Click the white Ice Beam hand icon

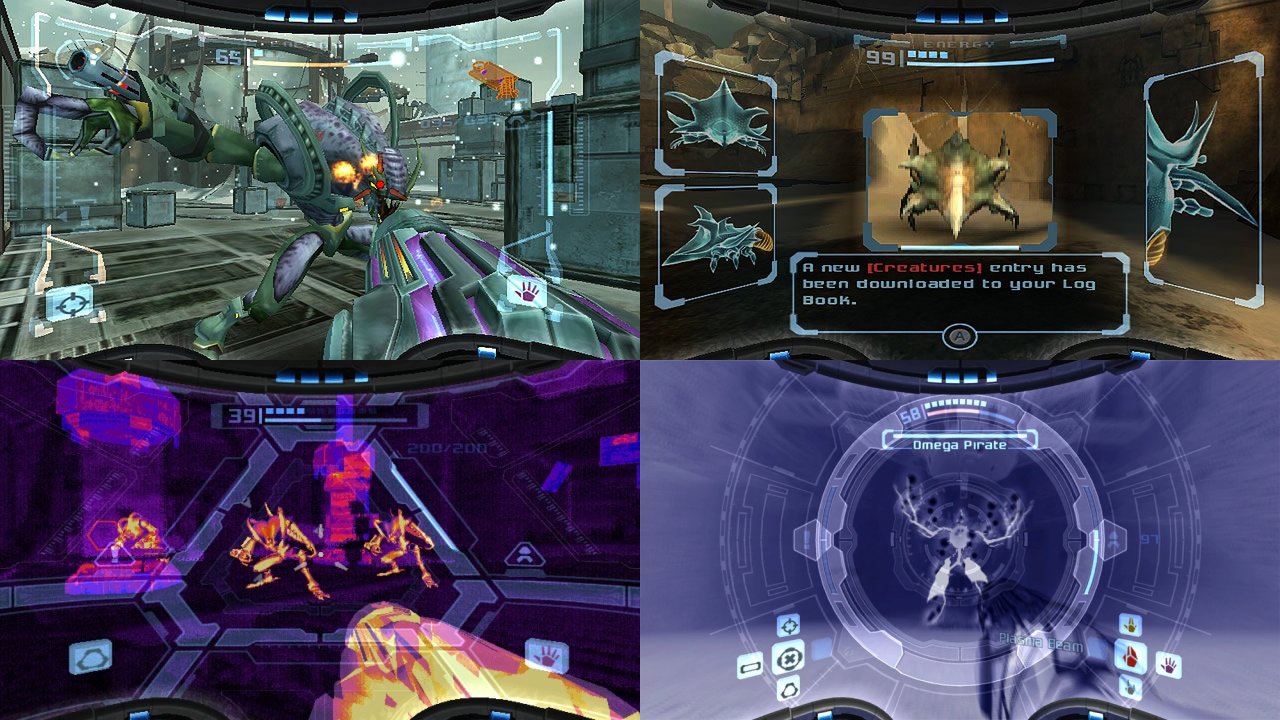click(1129, 687)
